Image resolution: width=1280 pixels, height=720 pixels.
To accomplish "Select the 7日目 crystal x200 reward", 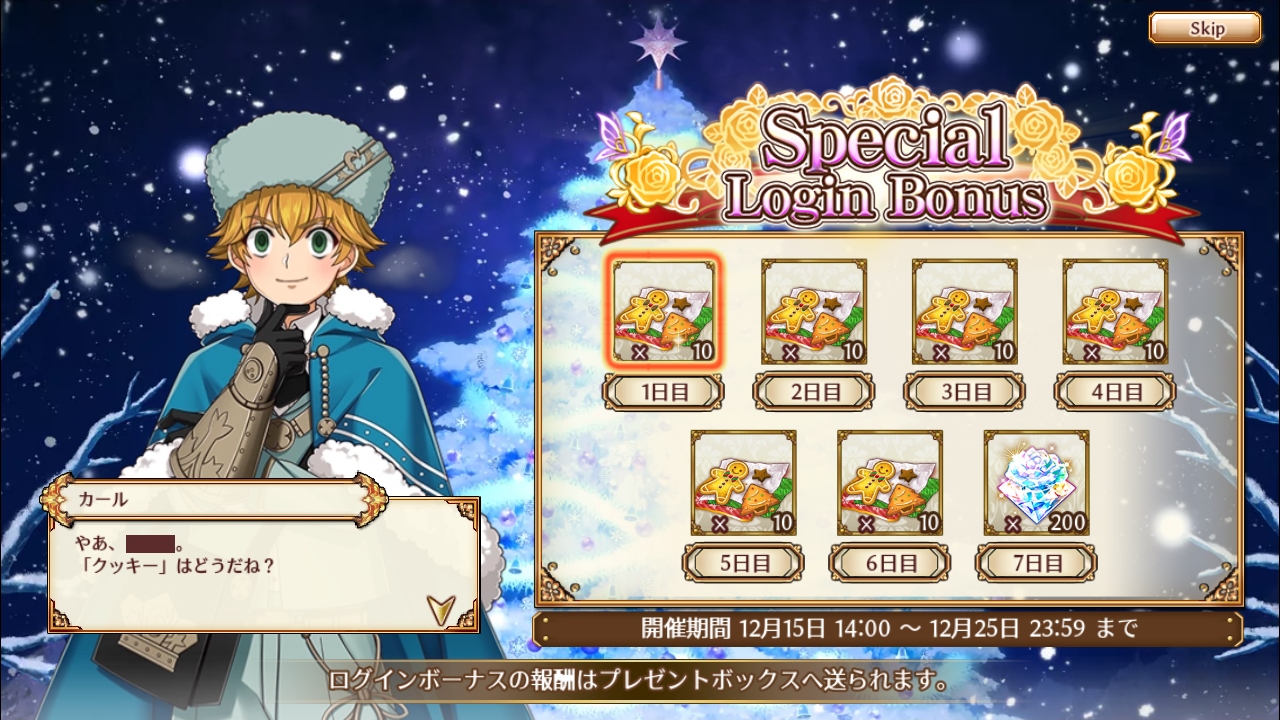I will 1036,483.
